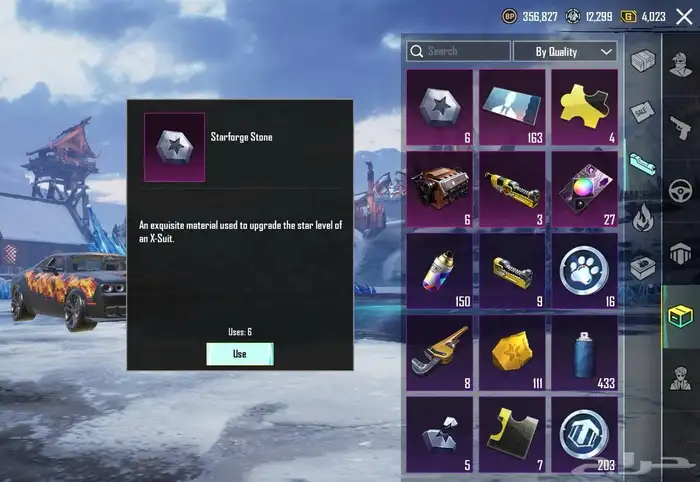Select the suited-figure card with 163 count
Screen dimensions: 700x482
point(512,104)
